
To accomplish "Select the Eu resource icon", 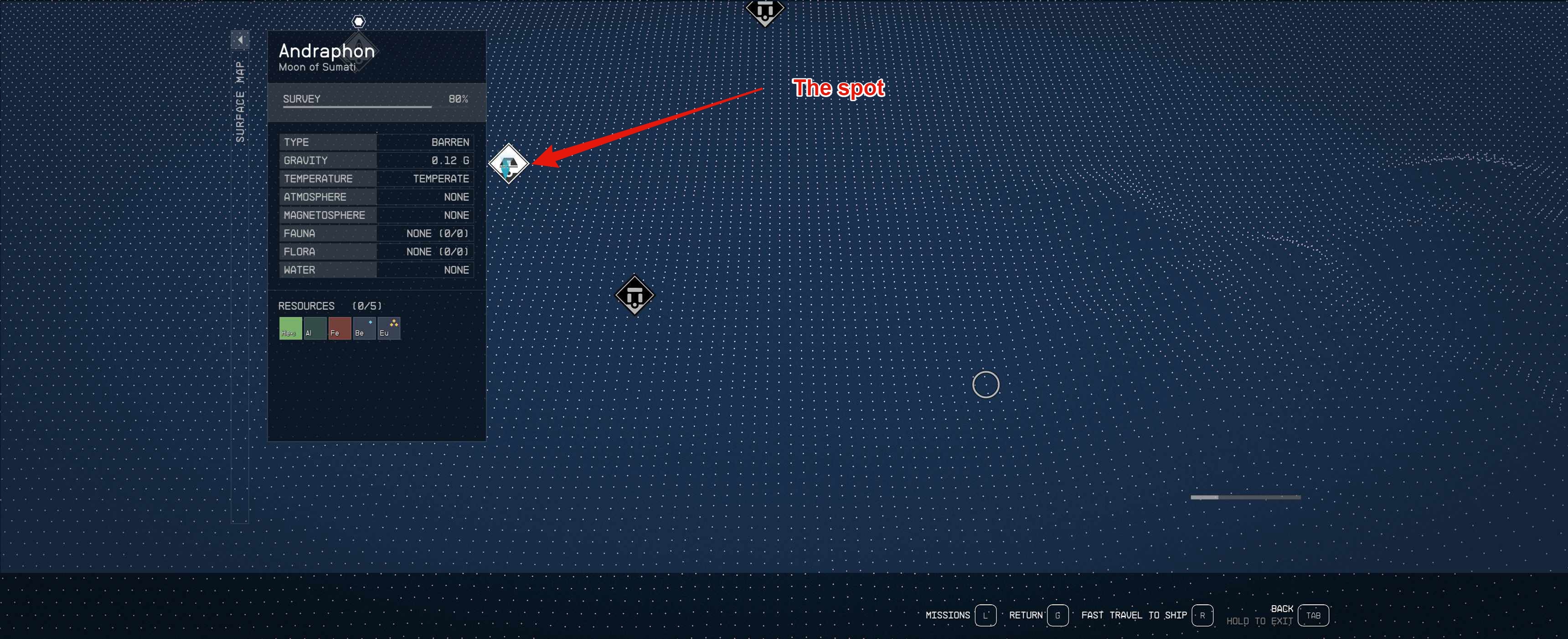I will [x=388, y=328].
